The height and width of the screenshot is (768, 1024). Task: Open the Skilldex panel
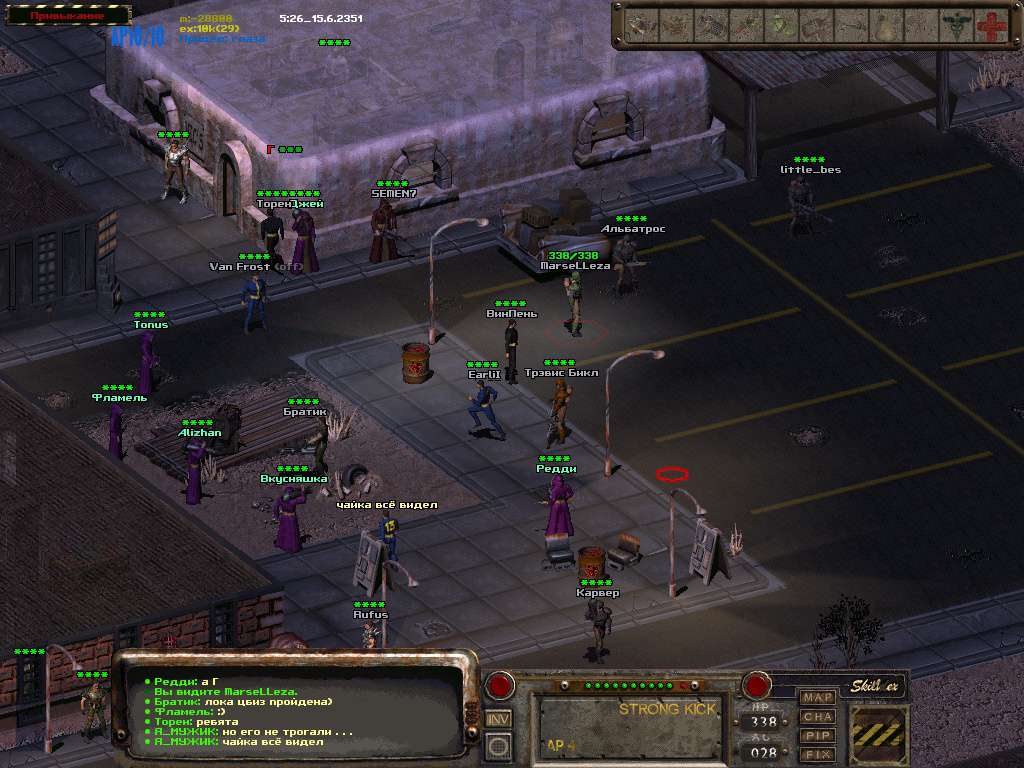pyautogui.click(x=877, y=686)
